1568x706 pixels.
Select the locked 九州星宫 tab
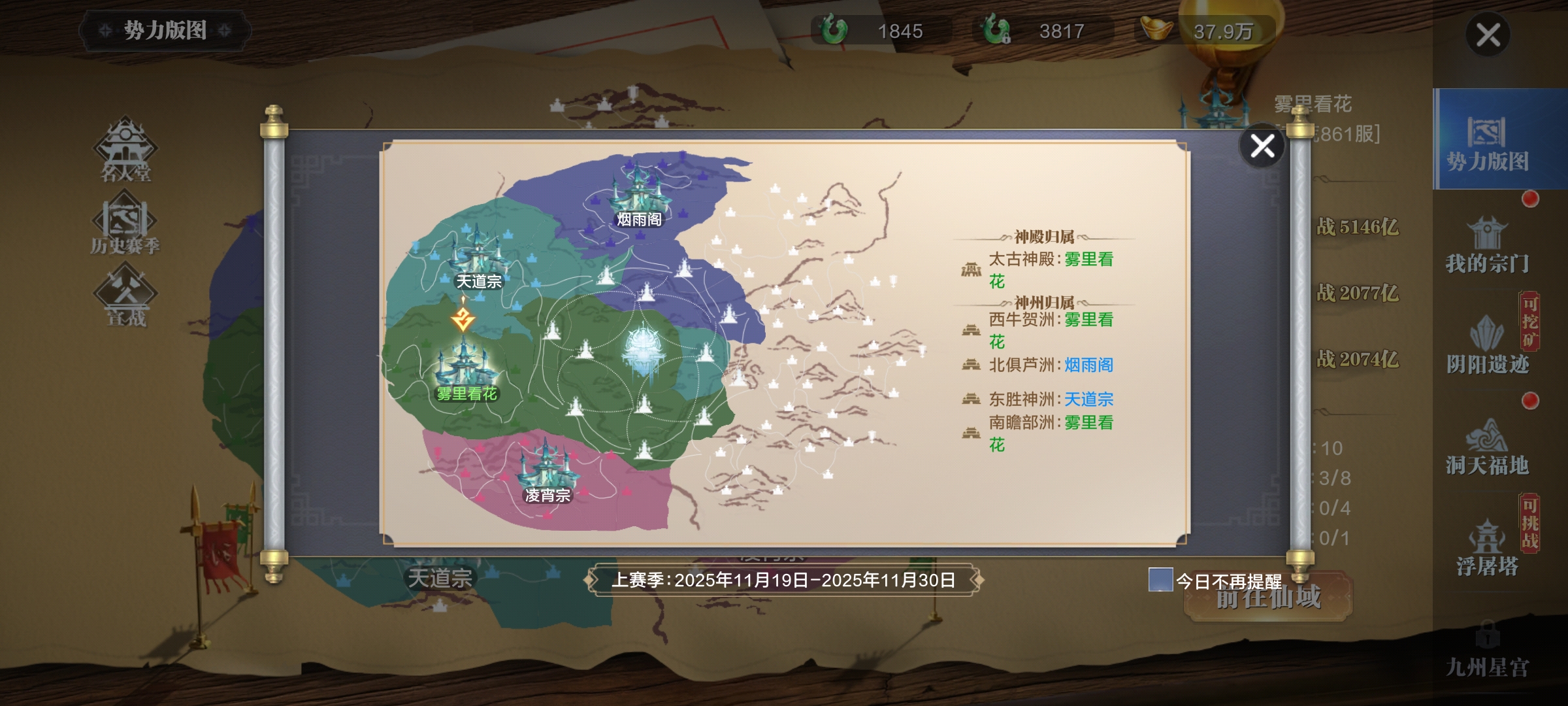(x=1487, y=650)
